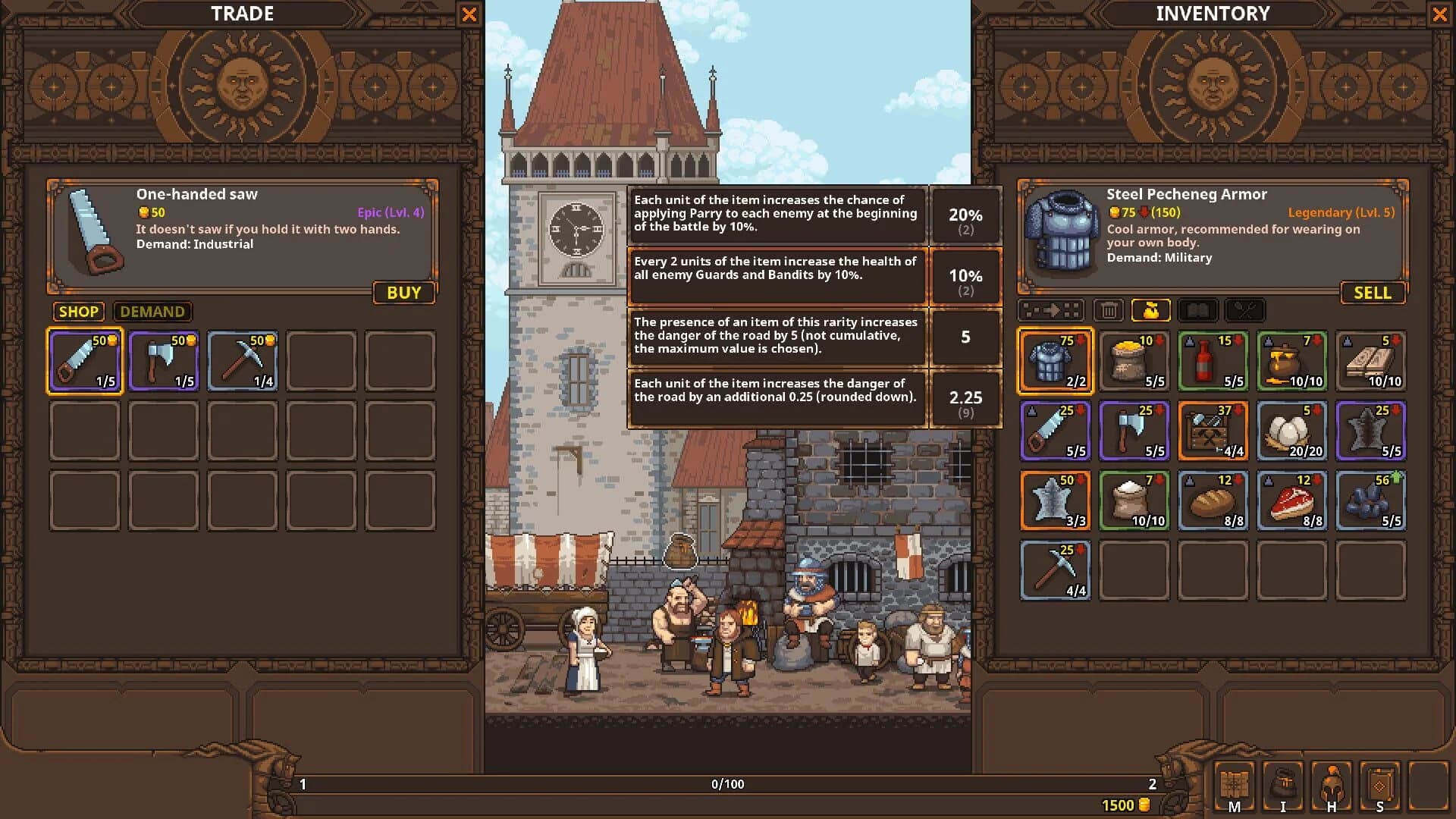The image size is (1456, 819).
Task: Switch to the SHOP tab
Action: click(x=78, y=312)
